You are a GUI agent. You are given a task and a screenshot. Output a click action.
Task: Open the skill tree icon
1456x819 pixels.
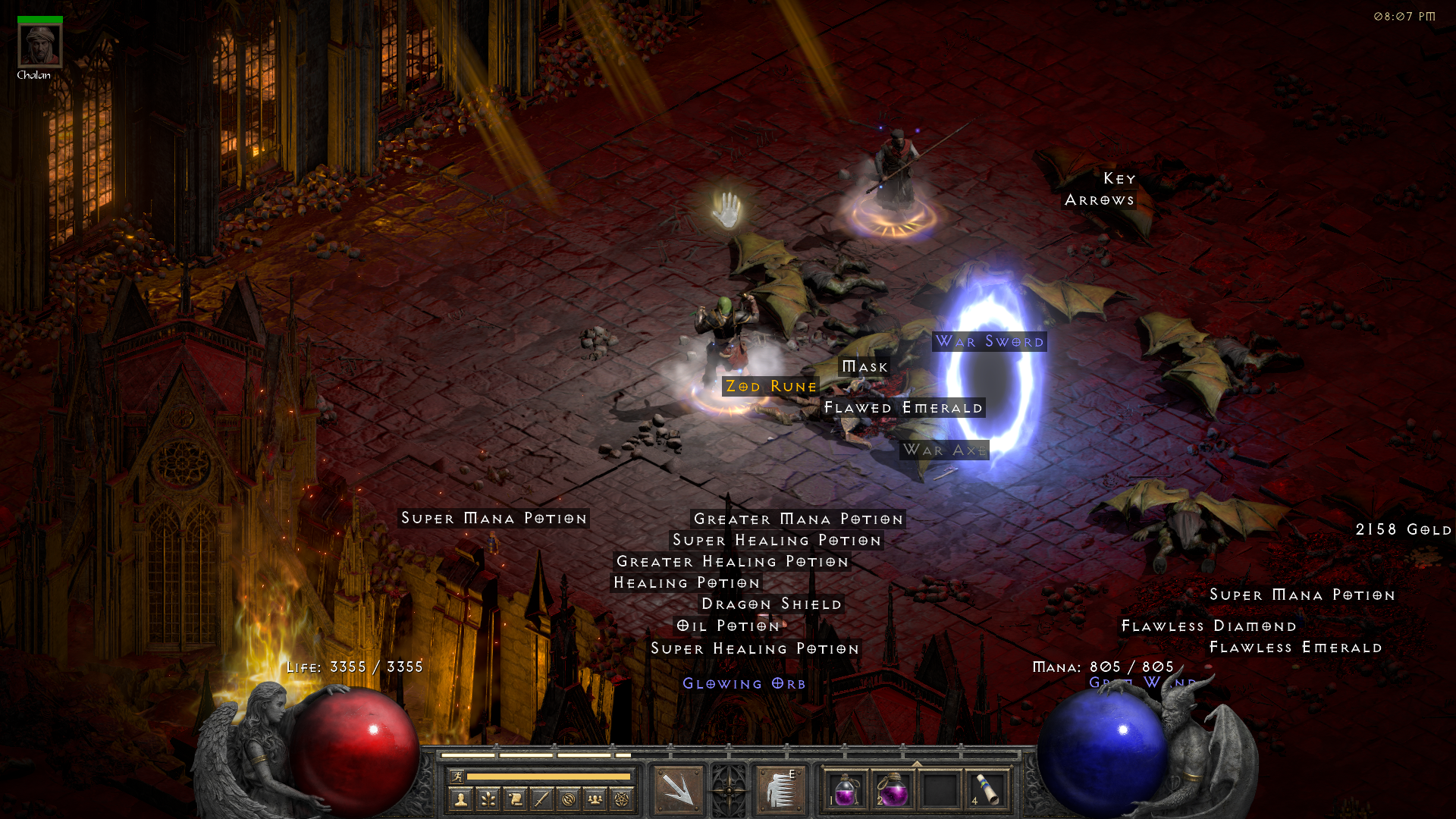[x=488, y=799]
